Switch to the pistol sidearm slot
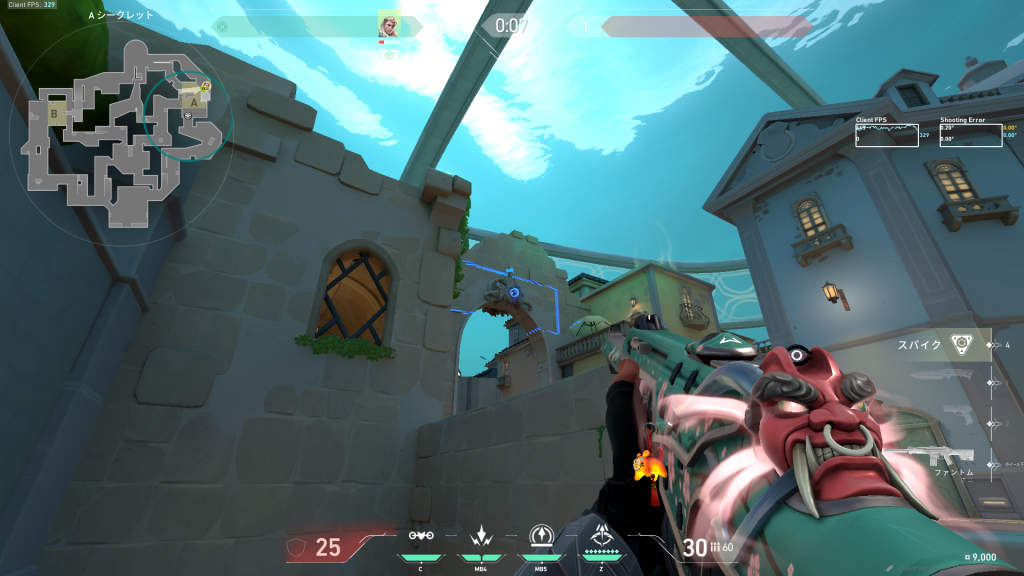This screenshot has height=576, width=1024. [x=956, y=415]
